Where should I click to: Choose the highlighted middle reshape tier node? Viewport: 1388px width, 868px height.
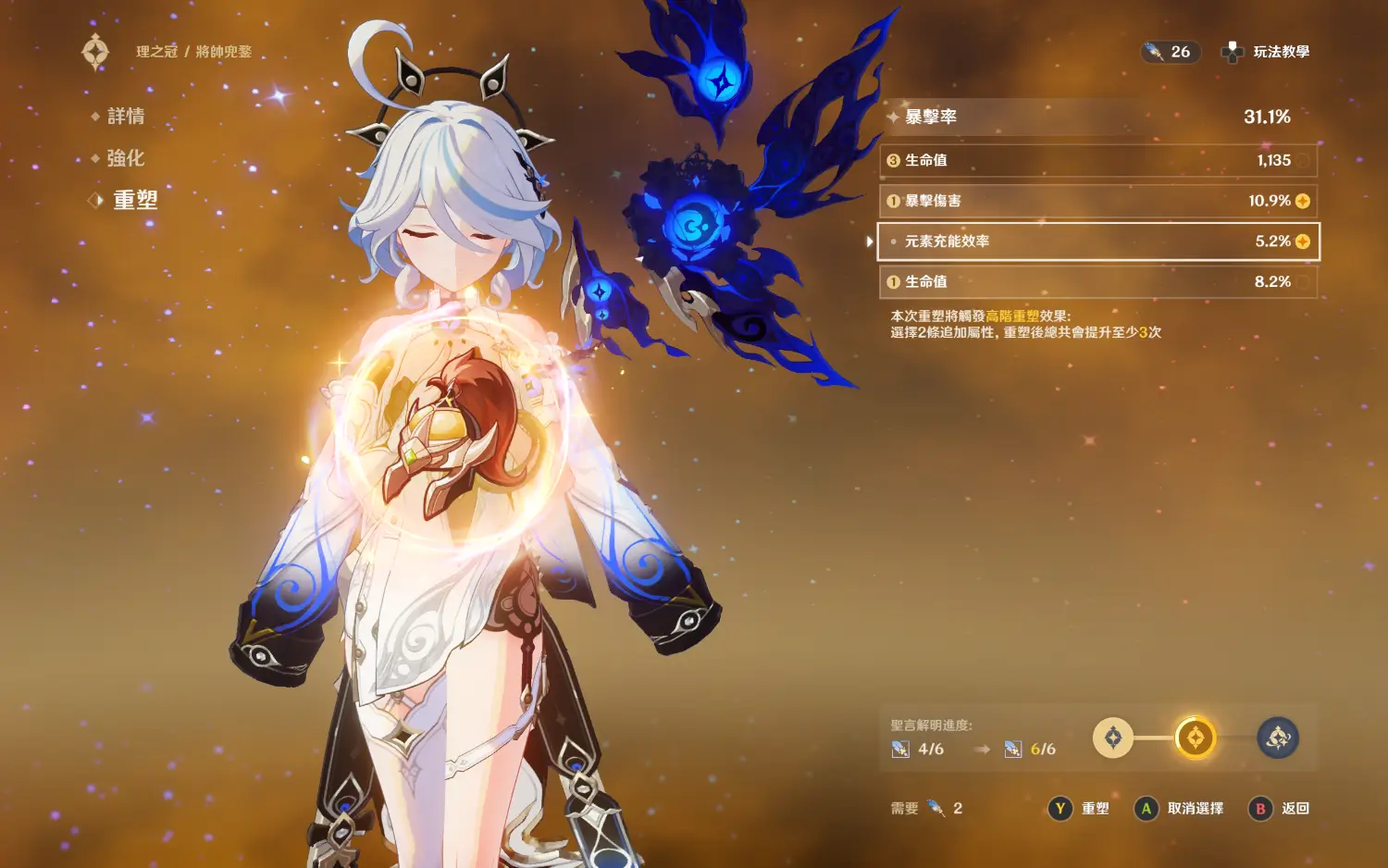pos(1195,738)
